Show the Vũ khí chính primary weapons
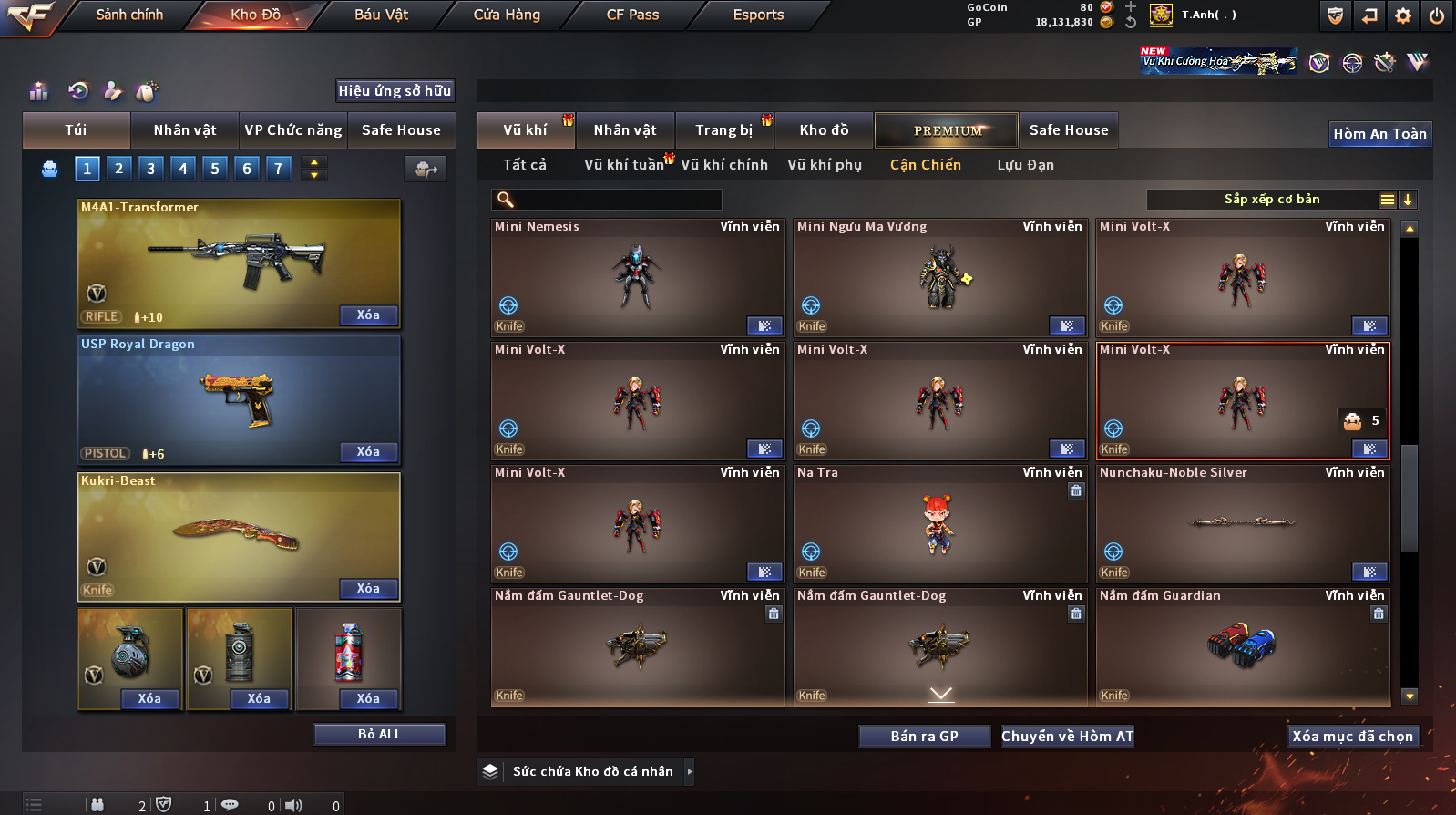The image size is (1456, 815). pos(724,165)
